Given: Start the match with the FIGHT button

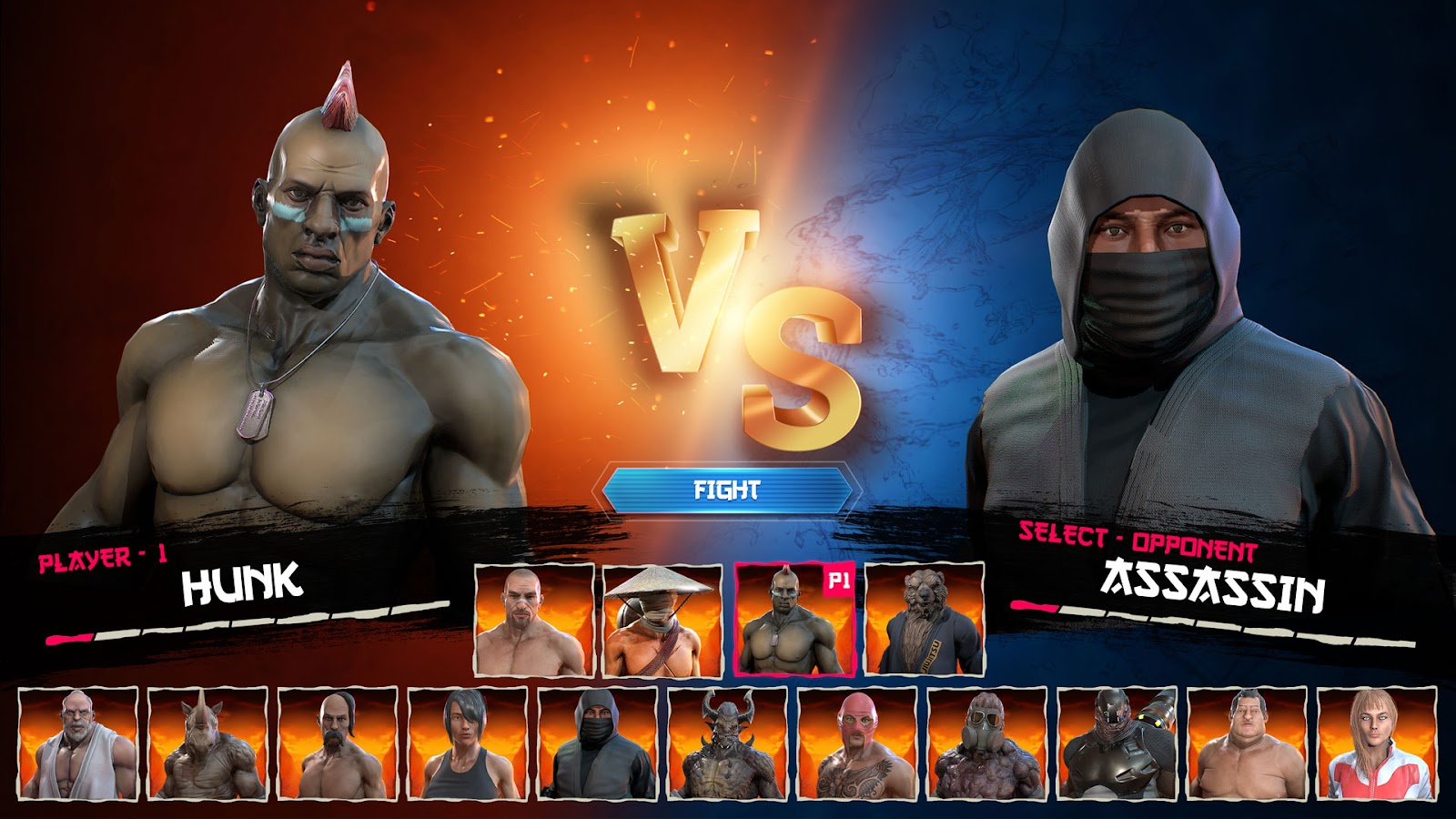Looking at the screenshot, I should (x=727, y=490).
